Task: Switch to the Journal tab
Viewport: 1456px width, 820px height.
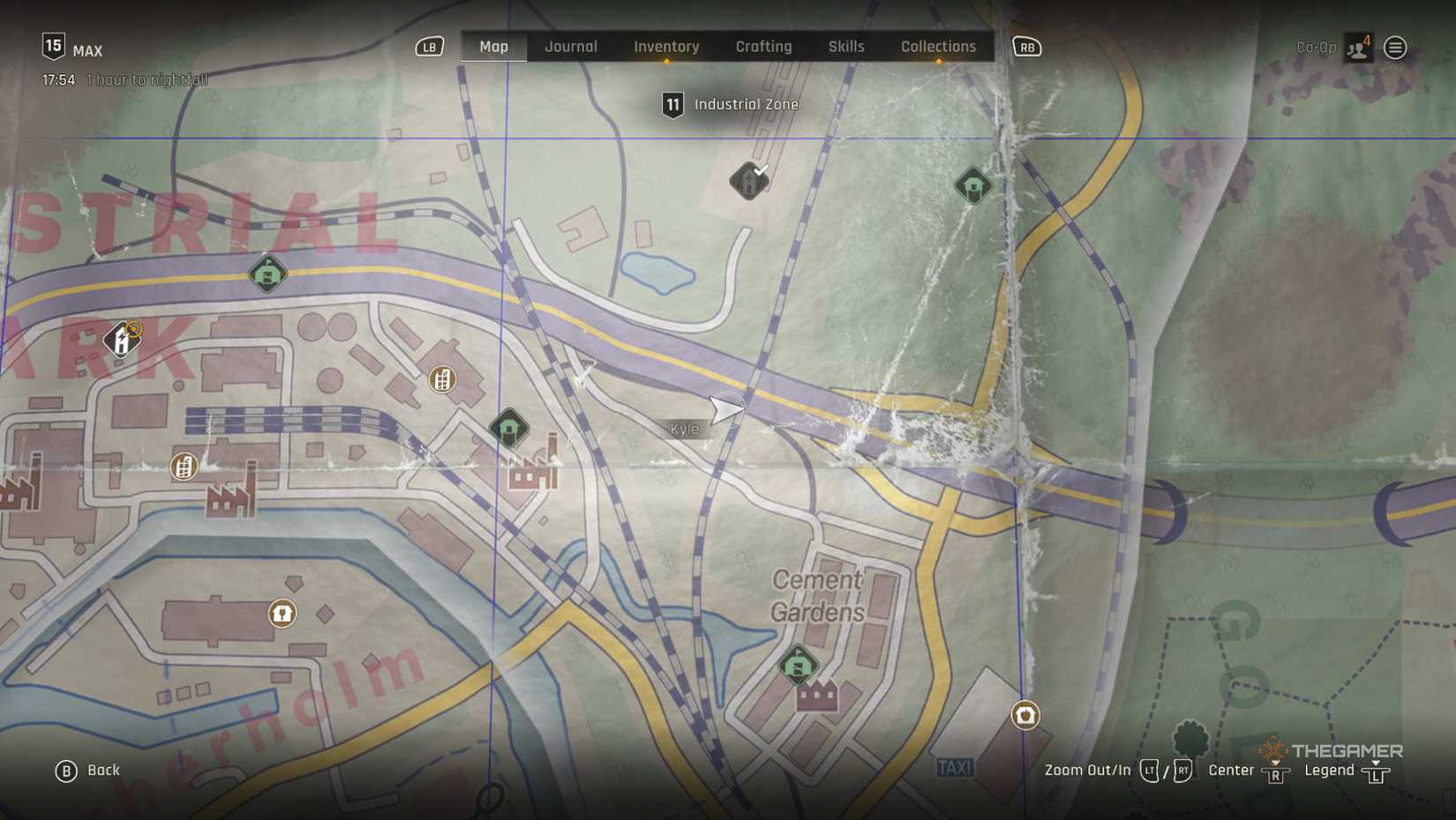Action: [570, 47]
